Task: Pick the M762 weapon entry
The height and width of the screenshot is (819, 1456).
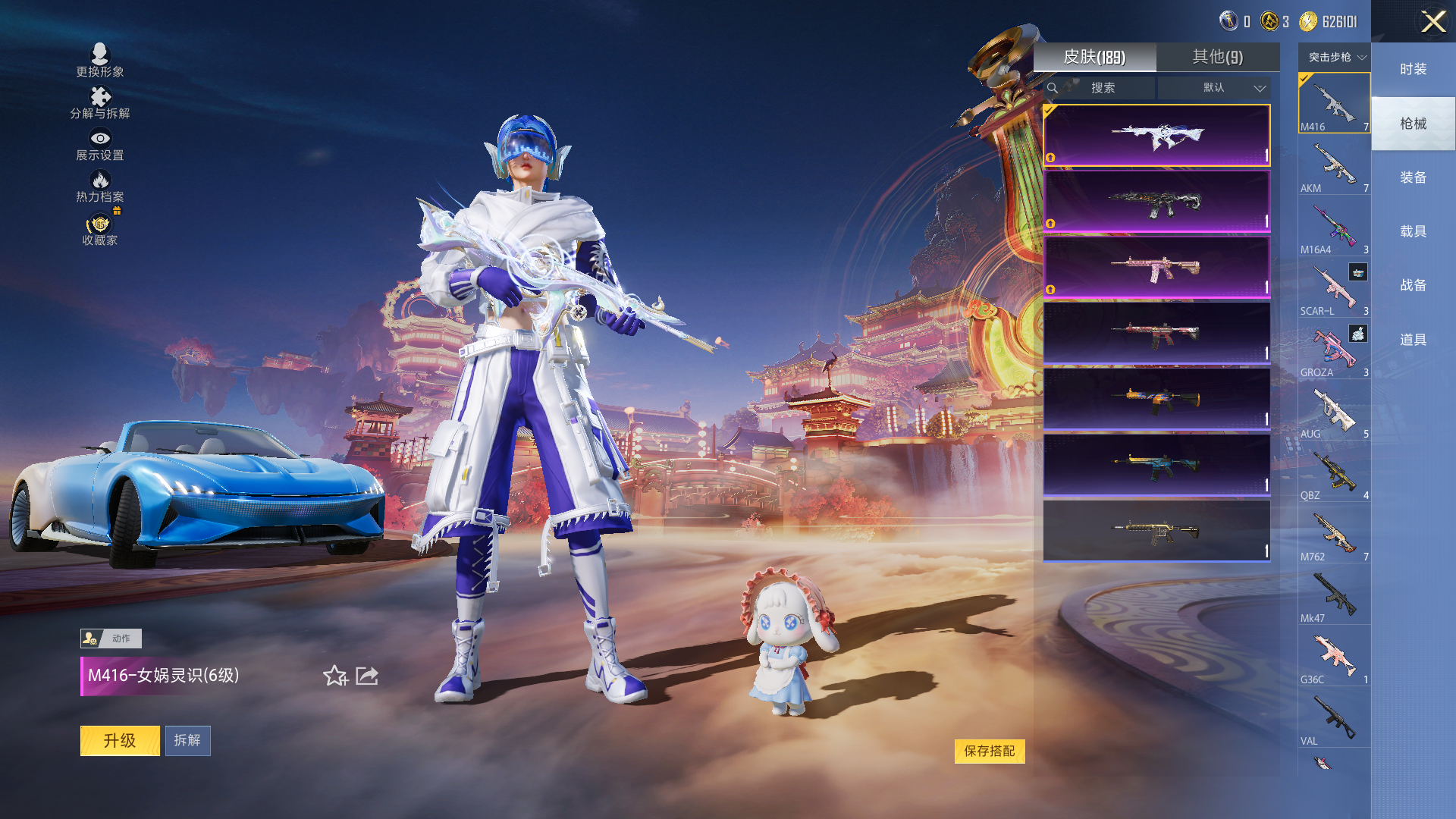Action: pyautogui.click(x=1334, y=534)
